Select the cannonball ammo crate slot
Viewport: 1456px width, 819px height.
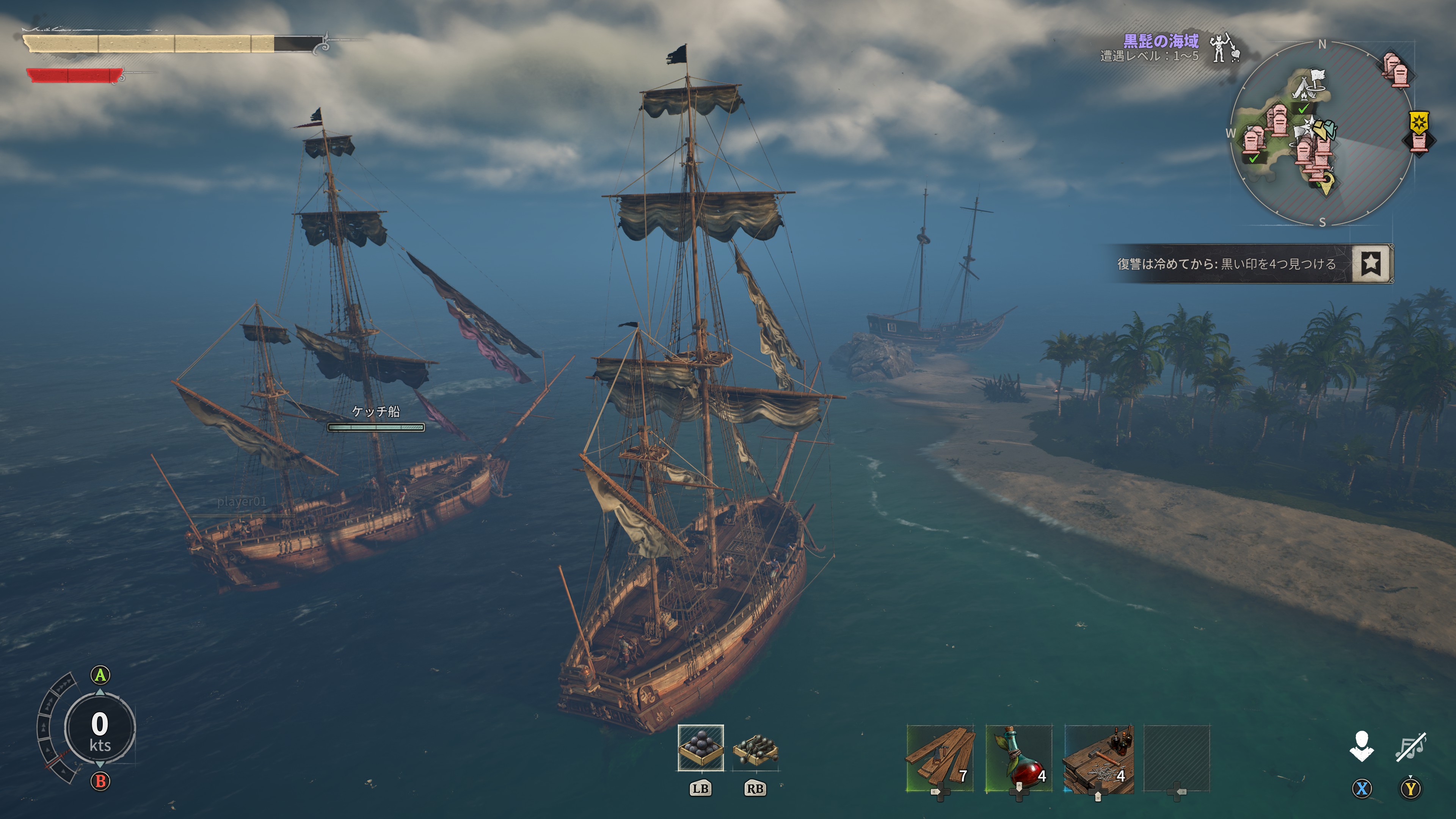700,748
